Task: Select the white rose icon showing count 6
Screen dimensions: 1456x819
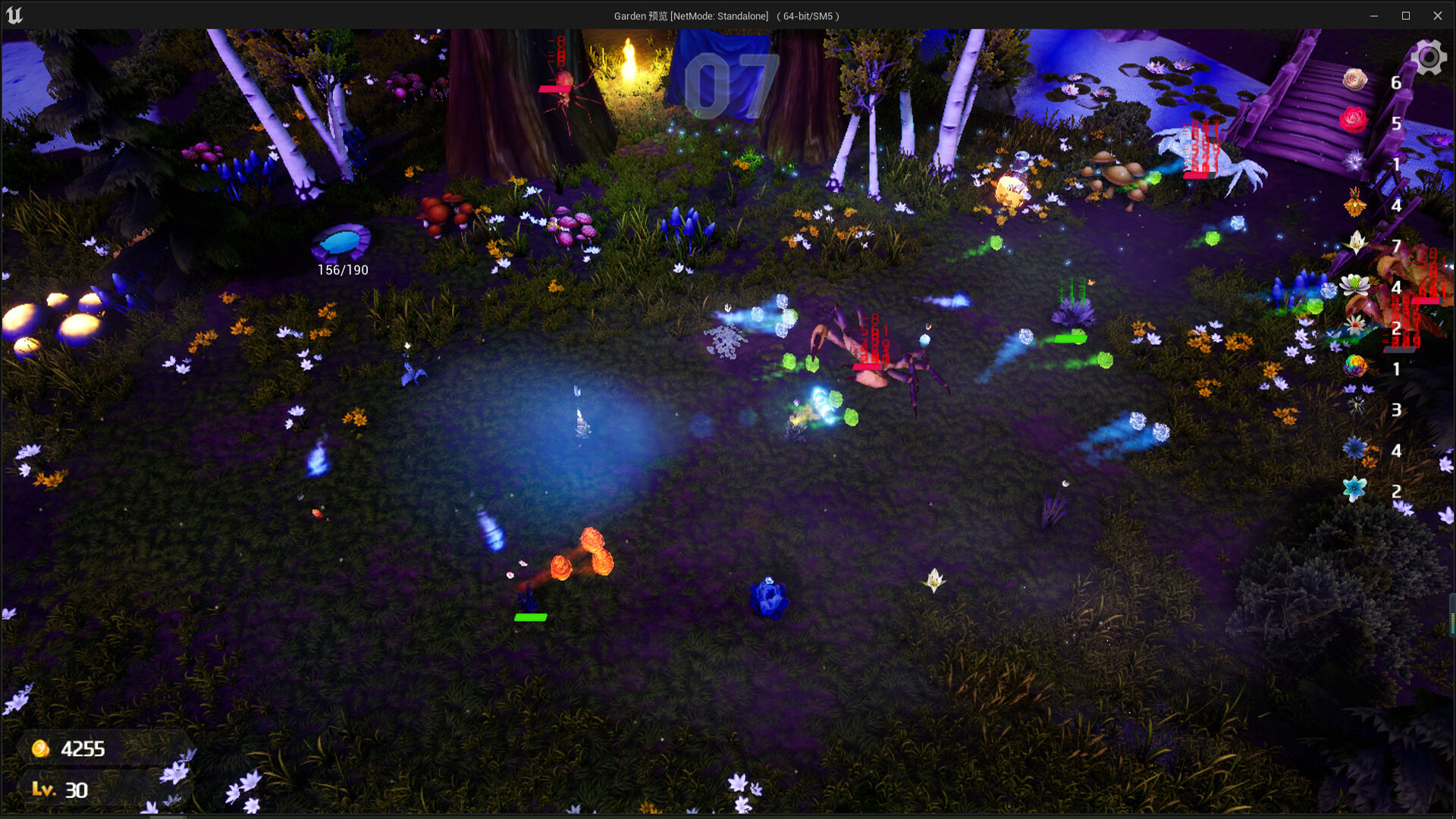Action: (x=1354, y=80)
